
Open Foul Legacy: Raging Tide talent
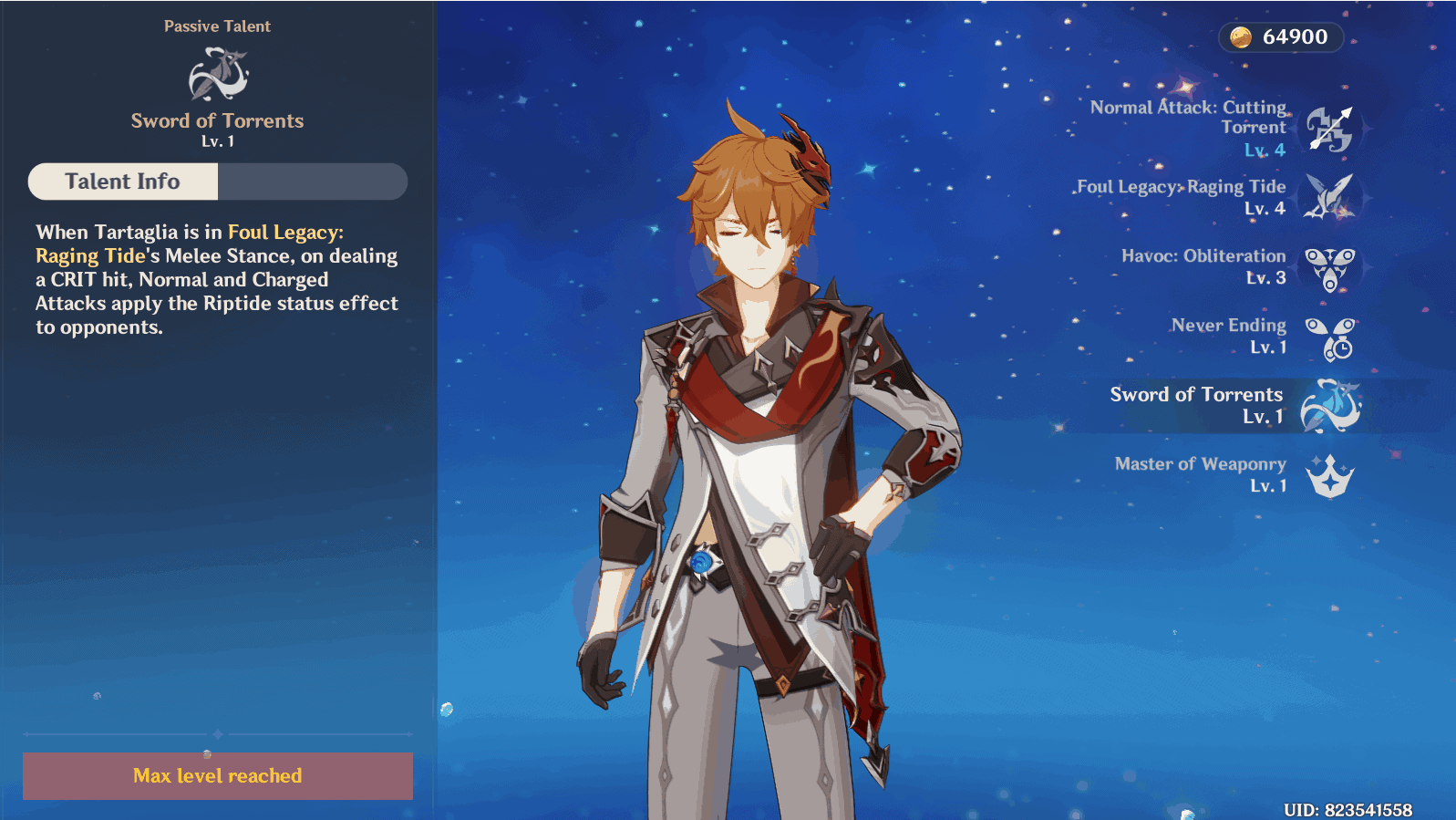[1329, 197]
